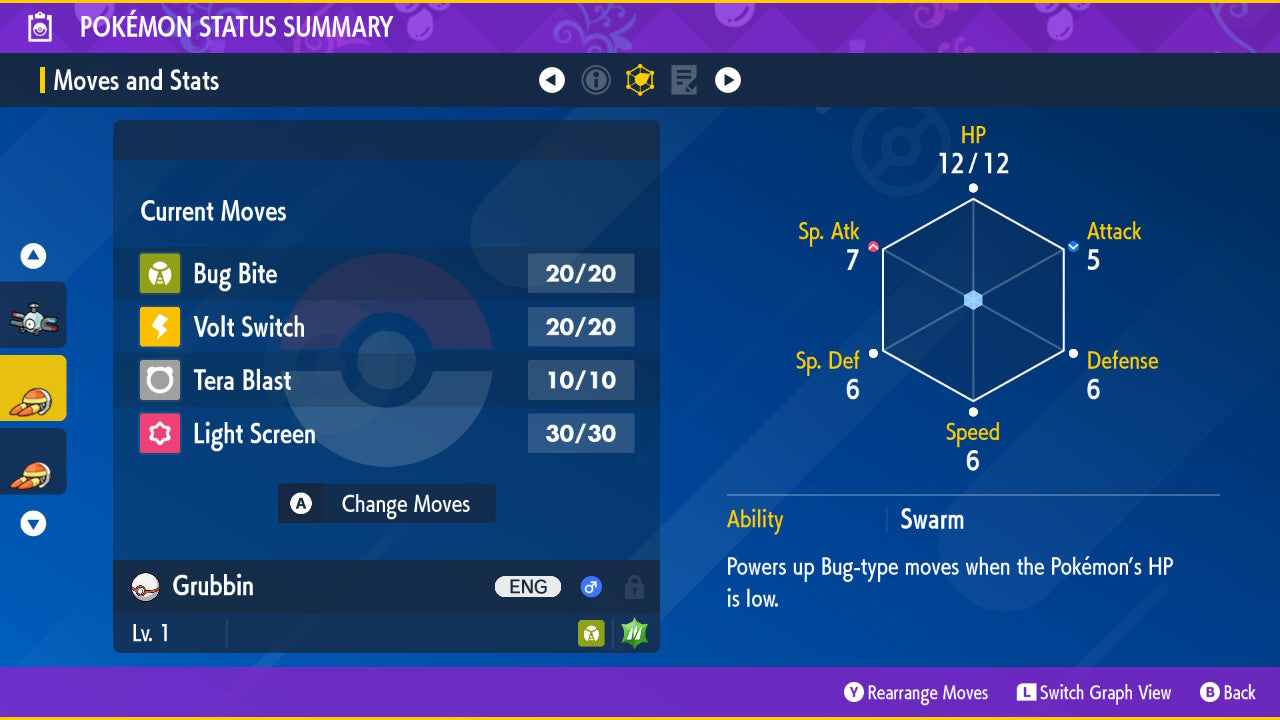1280x720 pixels.
Task: Go Back from the status summary
Action: 1228,693
